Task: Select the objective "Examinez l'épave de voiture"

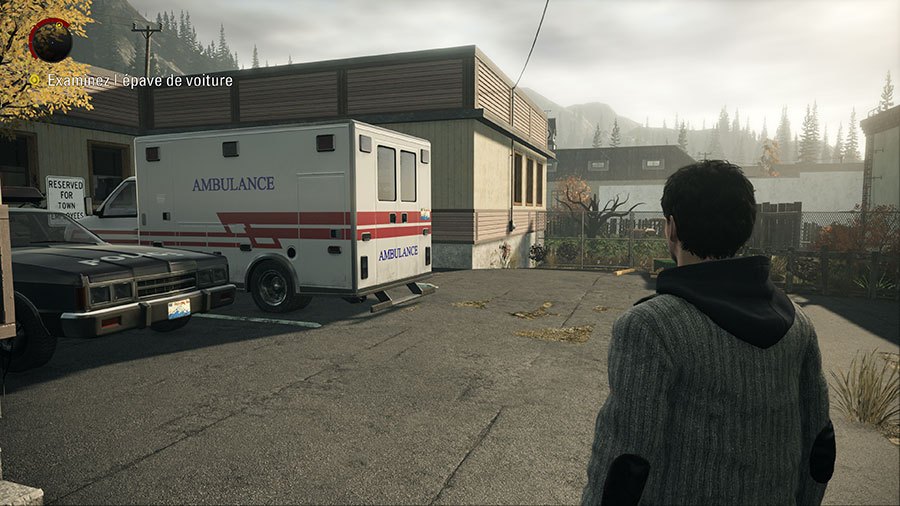Action: click(x=139, y=81)
